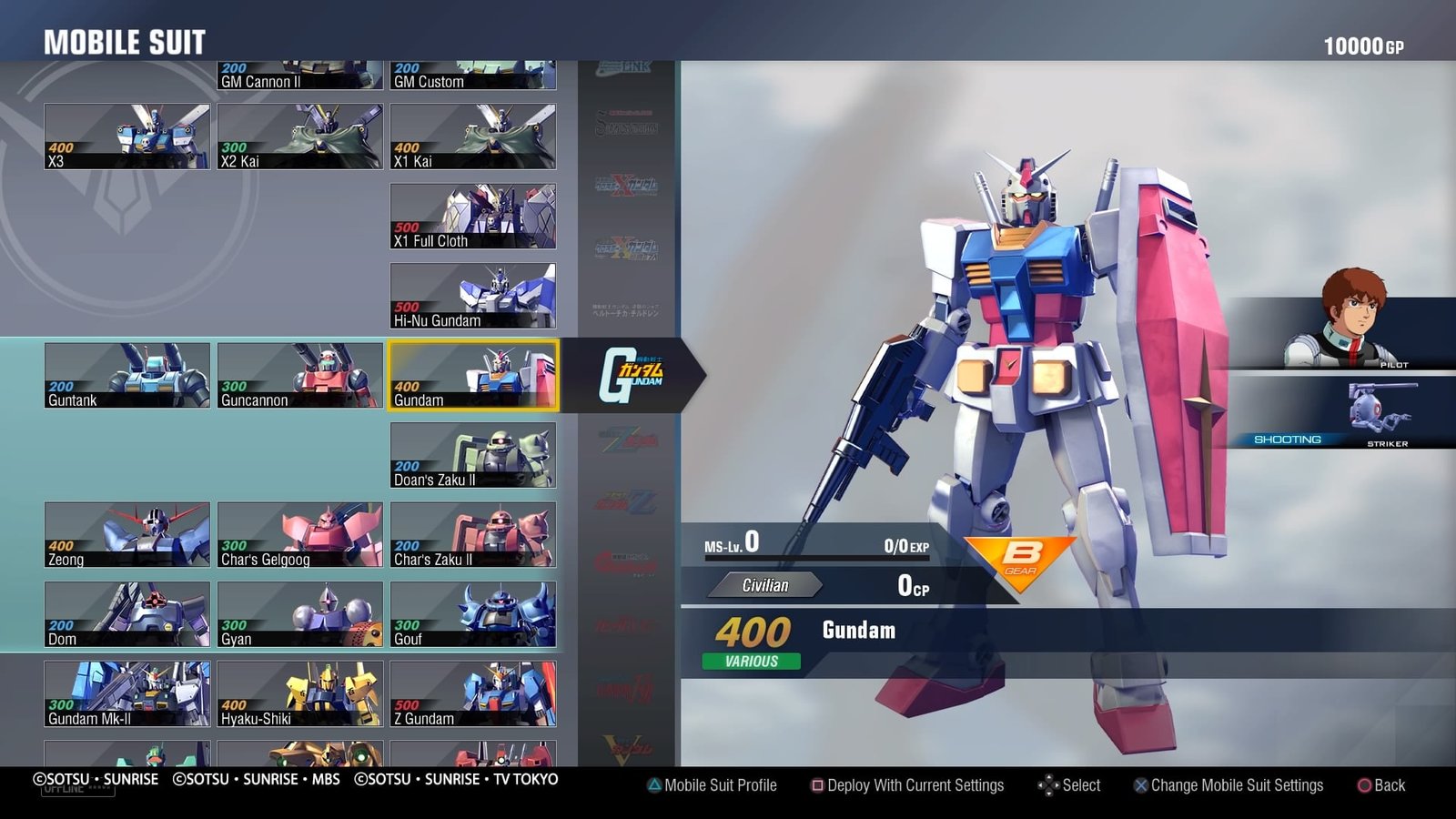Select the Zeong mobile suit
The height and width of the screenshot is (819, 1456).
click(126, 535)
